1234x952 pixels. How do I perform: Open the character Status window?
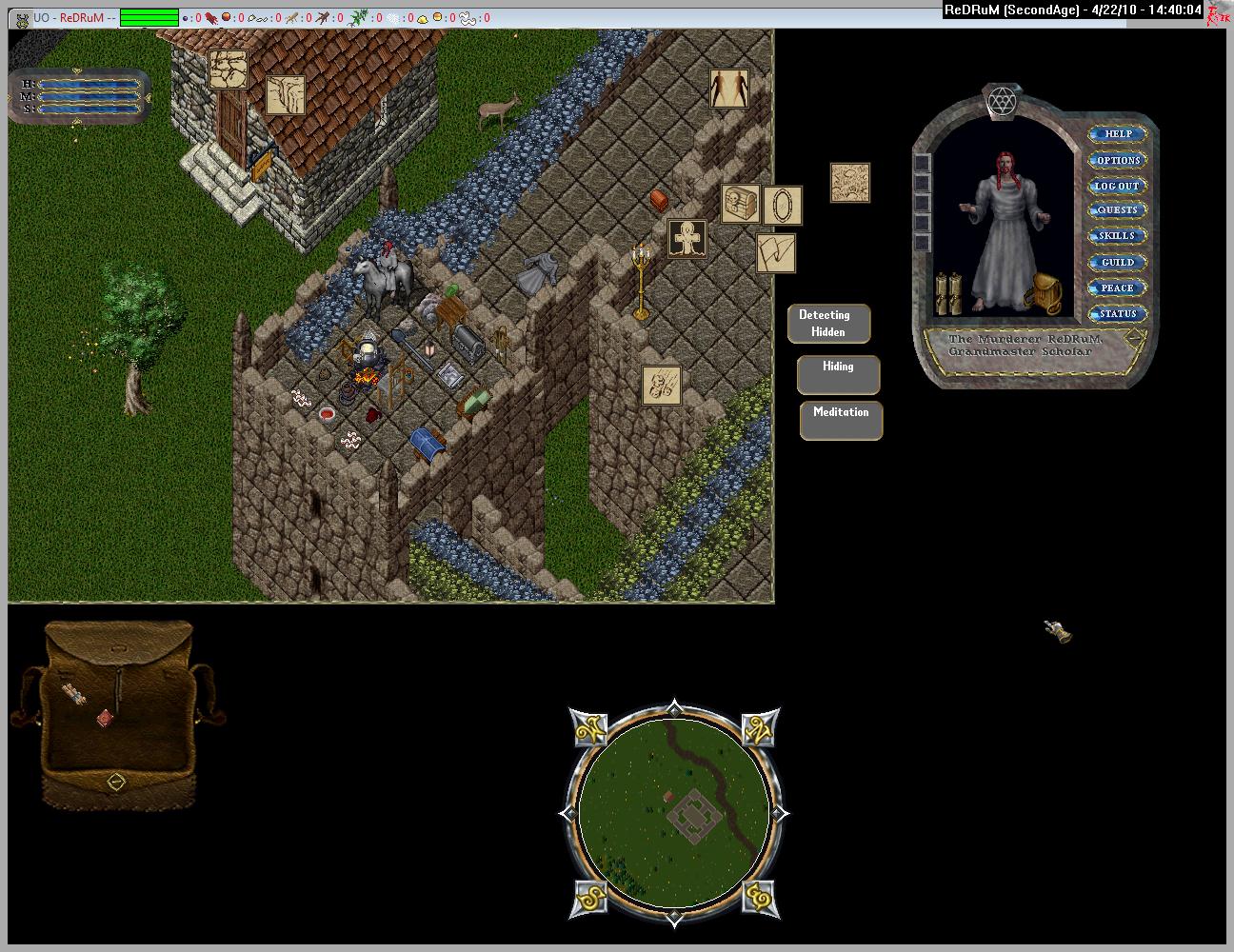(1118, 313)
